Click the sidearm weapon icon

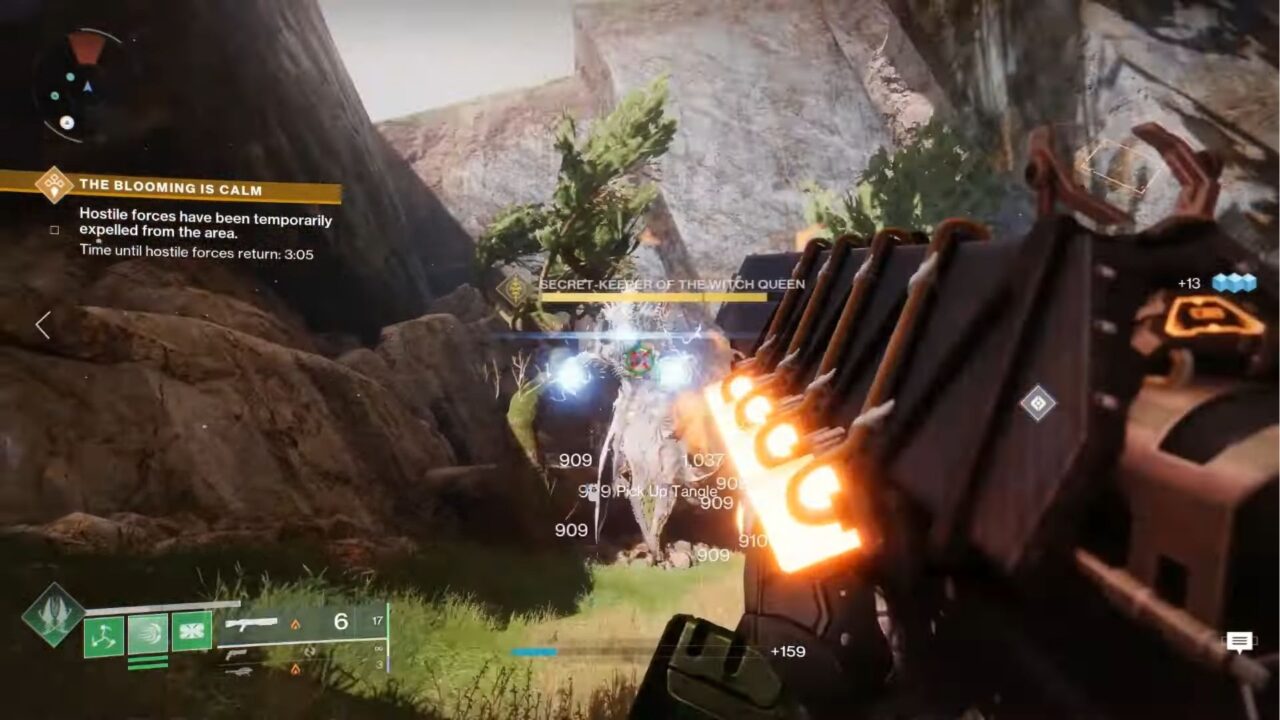point(234,655)
